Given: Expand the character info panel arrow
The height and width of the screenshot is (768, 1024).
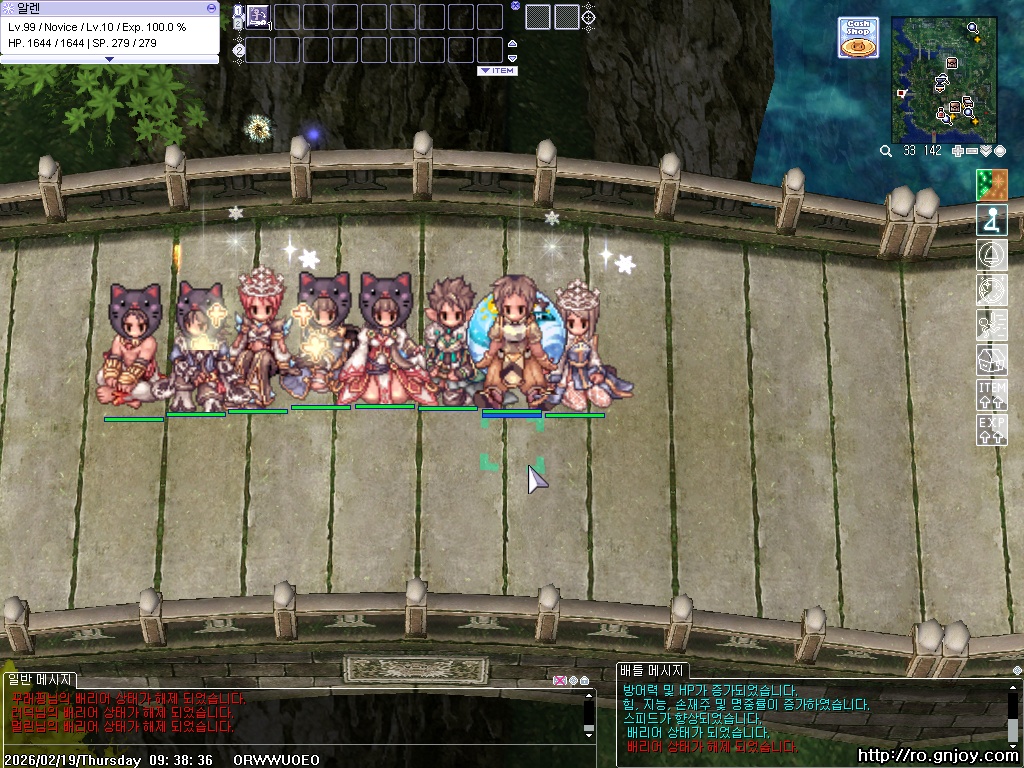Looking at the screenshot, I should tap(109, 59).
